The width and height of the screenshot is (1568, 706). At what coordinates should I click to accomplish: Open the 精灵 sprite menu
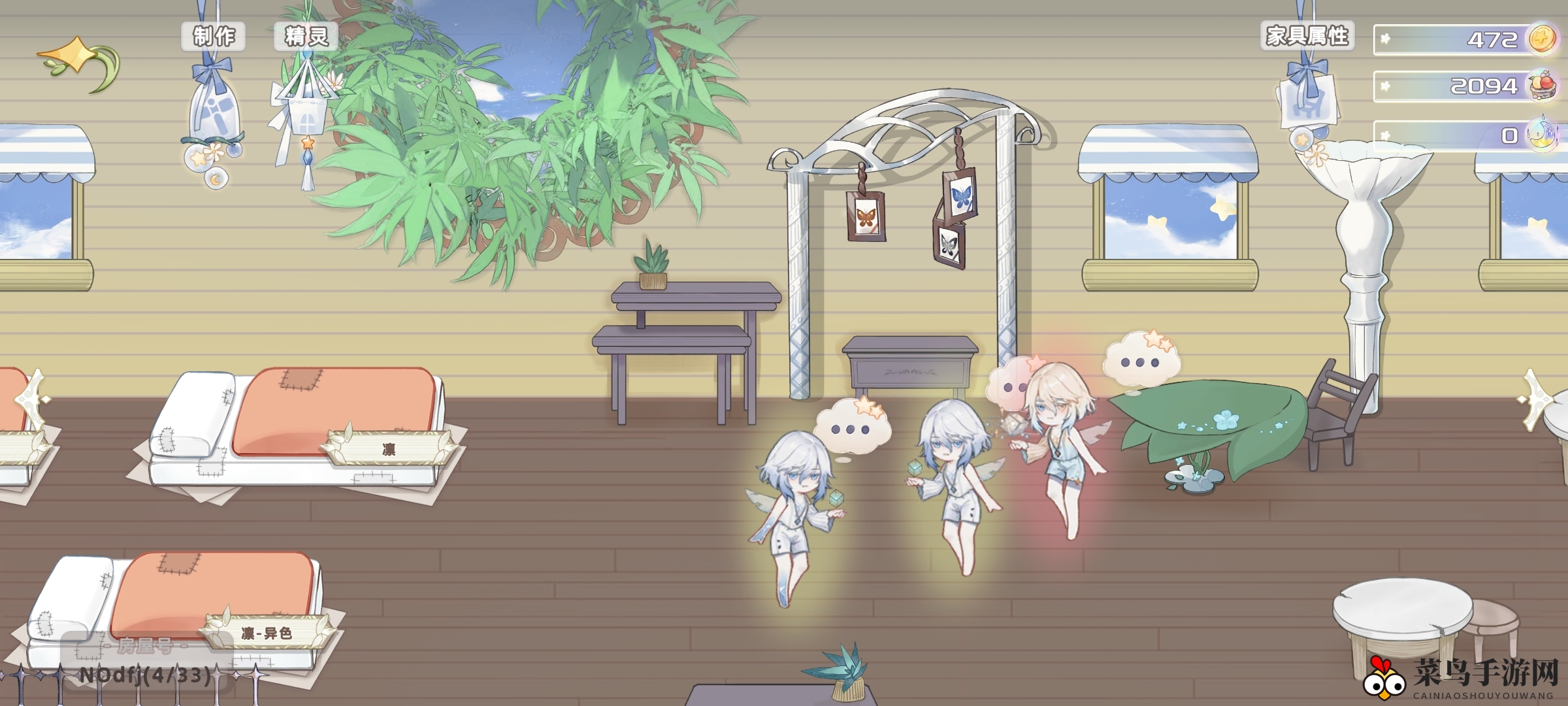306,37
